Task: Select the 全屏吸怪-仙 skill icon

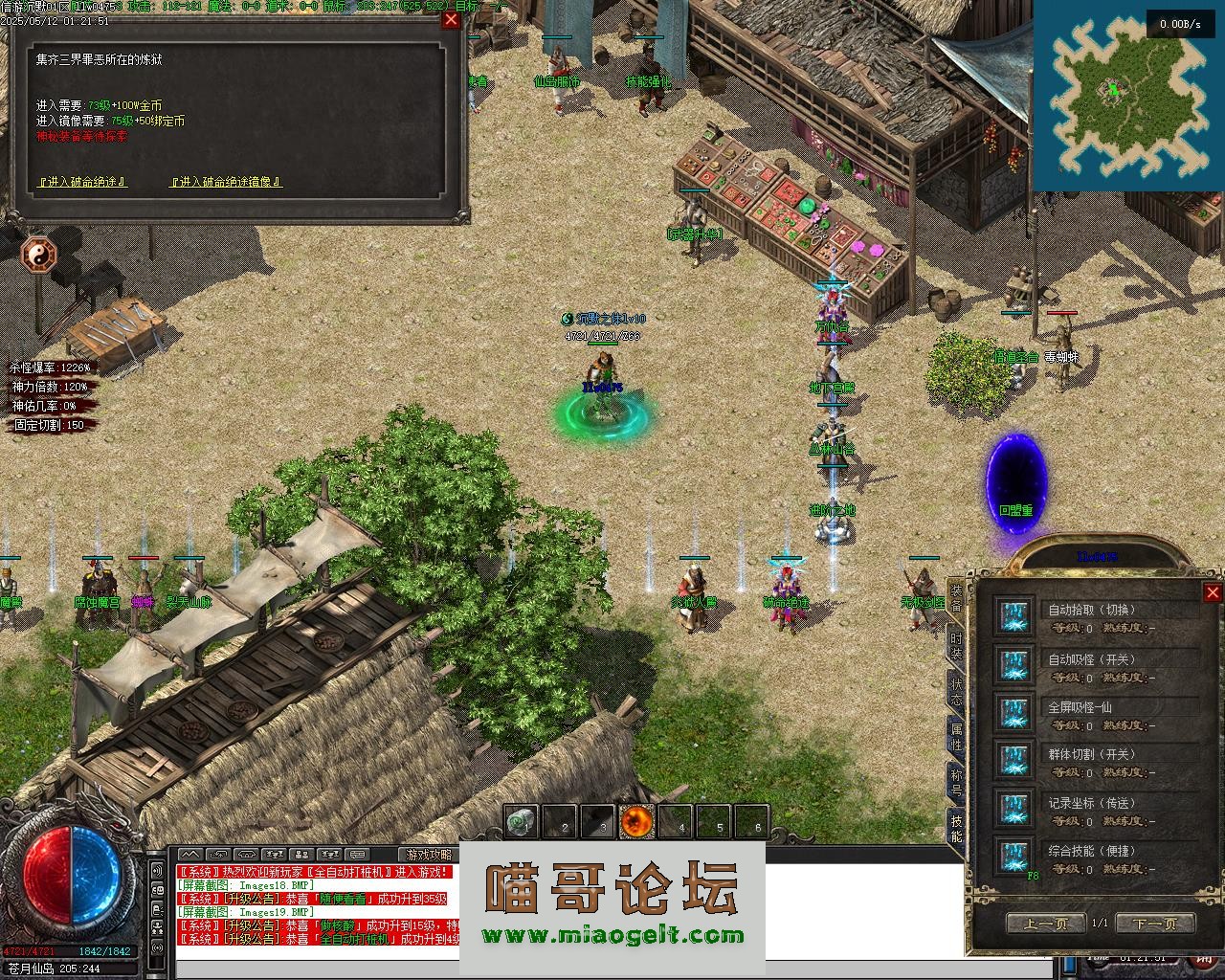Action: click(x=1013, y=713)
